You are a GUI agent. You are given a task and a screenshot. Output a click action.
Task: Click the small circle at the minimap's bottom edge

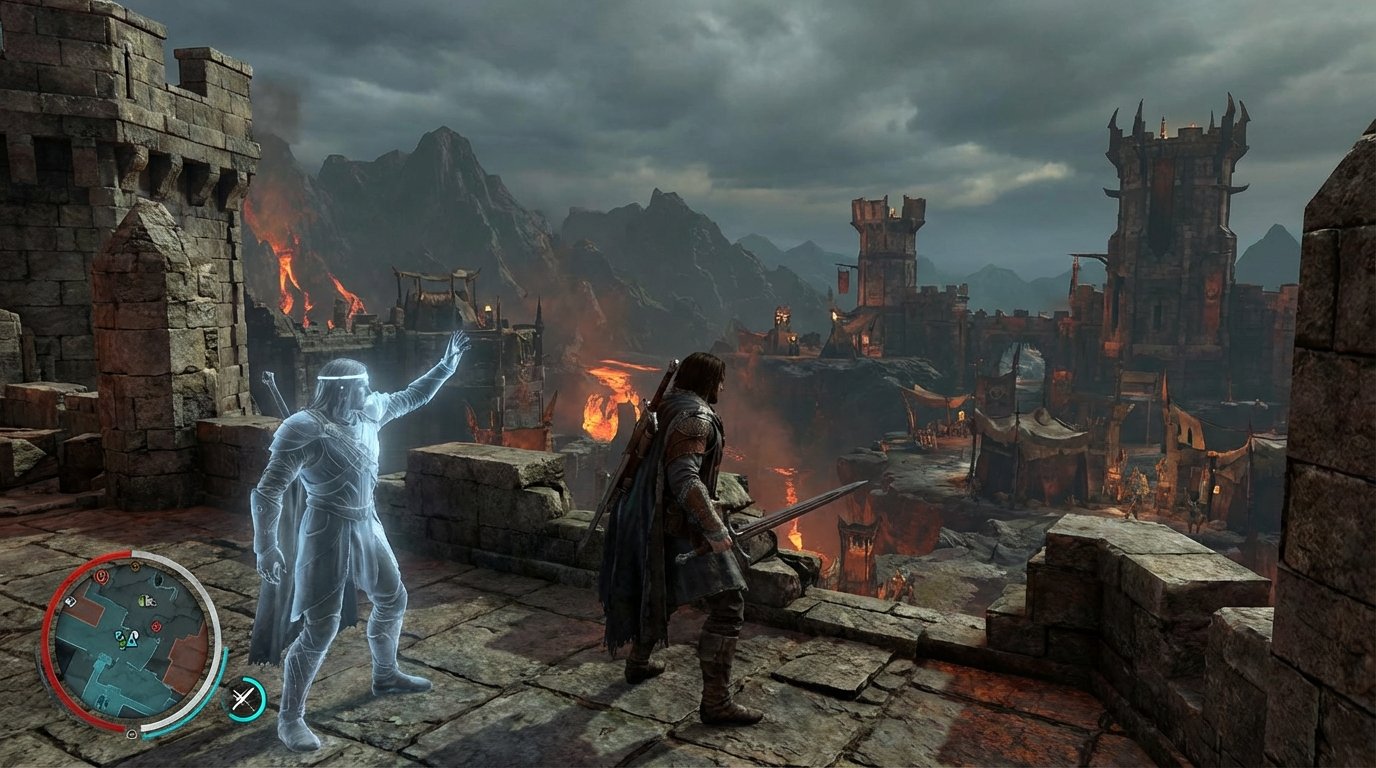pos(132,735)
